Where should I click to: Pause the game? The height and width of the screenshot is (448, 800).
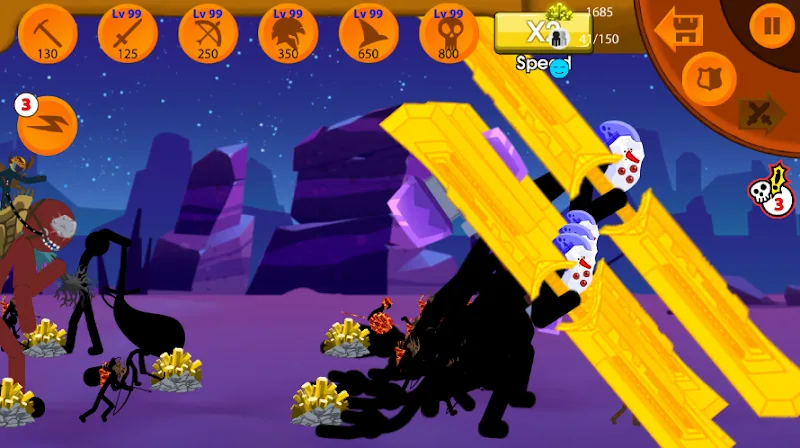[771, 26]
